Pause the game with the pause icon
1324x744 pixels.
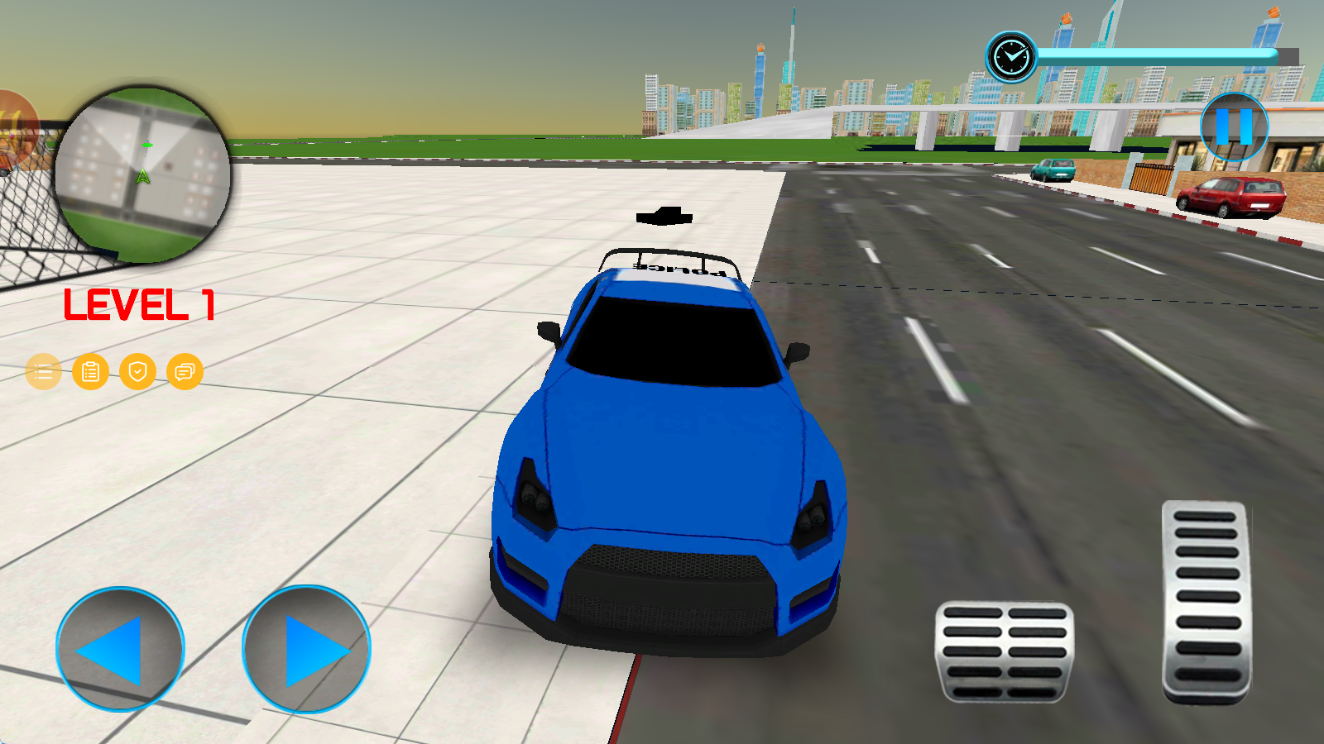pos(1234,128)
